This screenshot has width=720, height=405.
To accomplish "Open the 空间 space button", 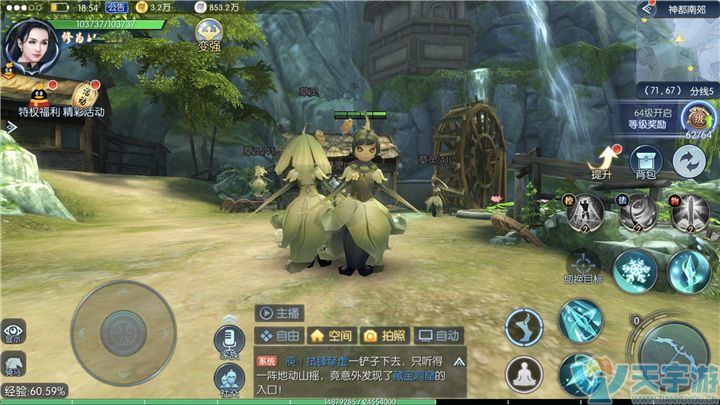I will click(x=331, y=336).
